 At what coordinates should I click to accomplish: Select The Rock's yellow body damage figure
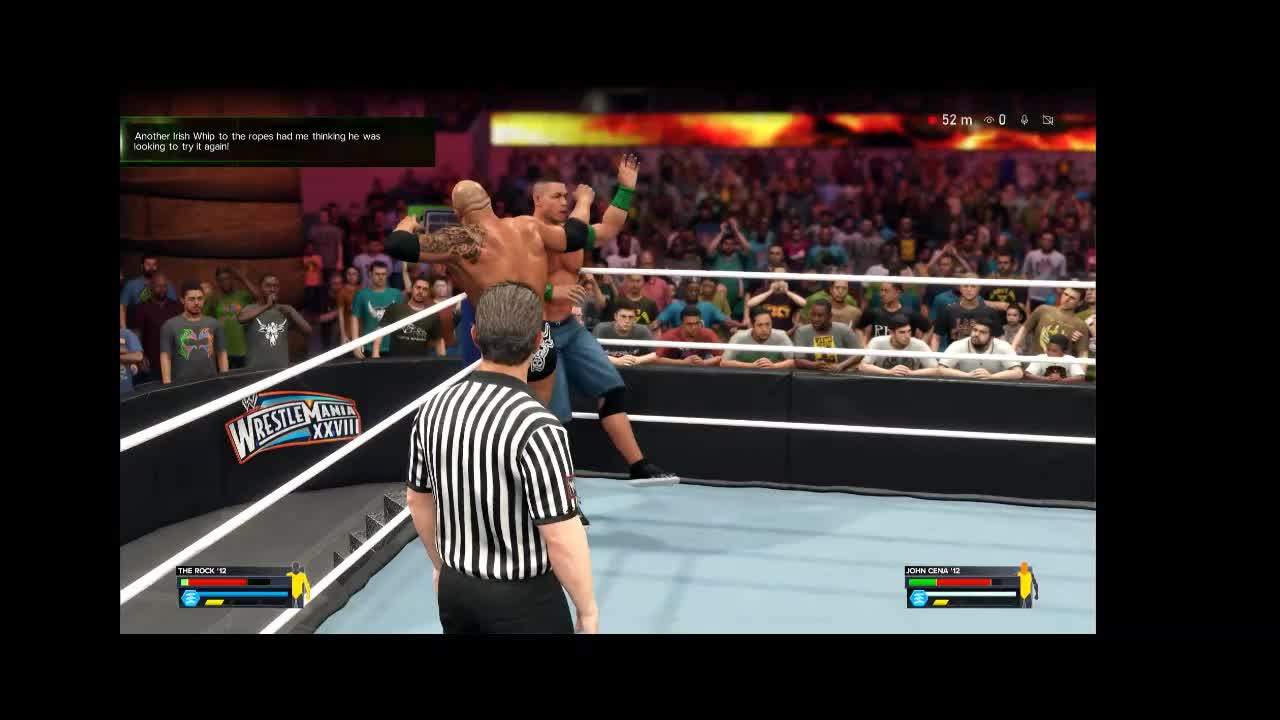click(297, 584)
